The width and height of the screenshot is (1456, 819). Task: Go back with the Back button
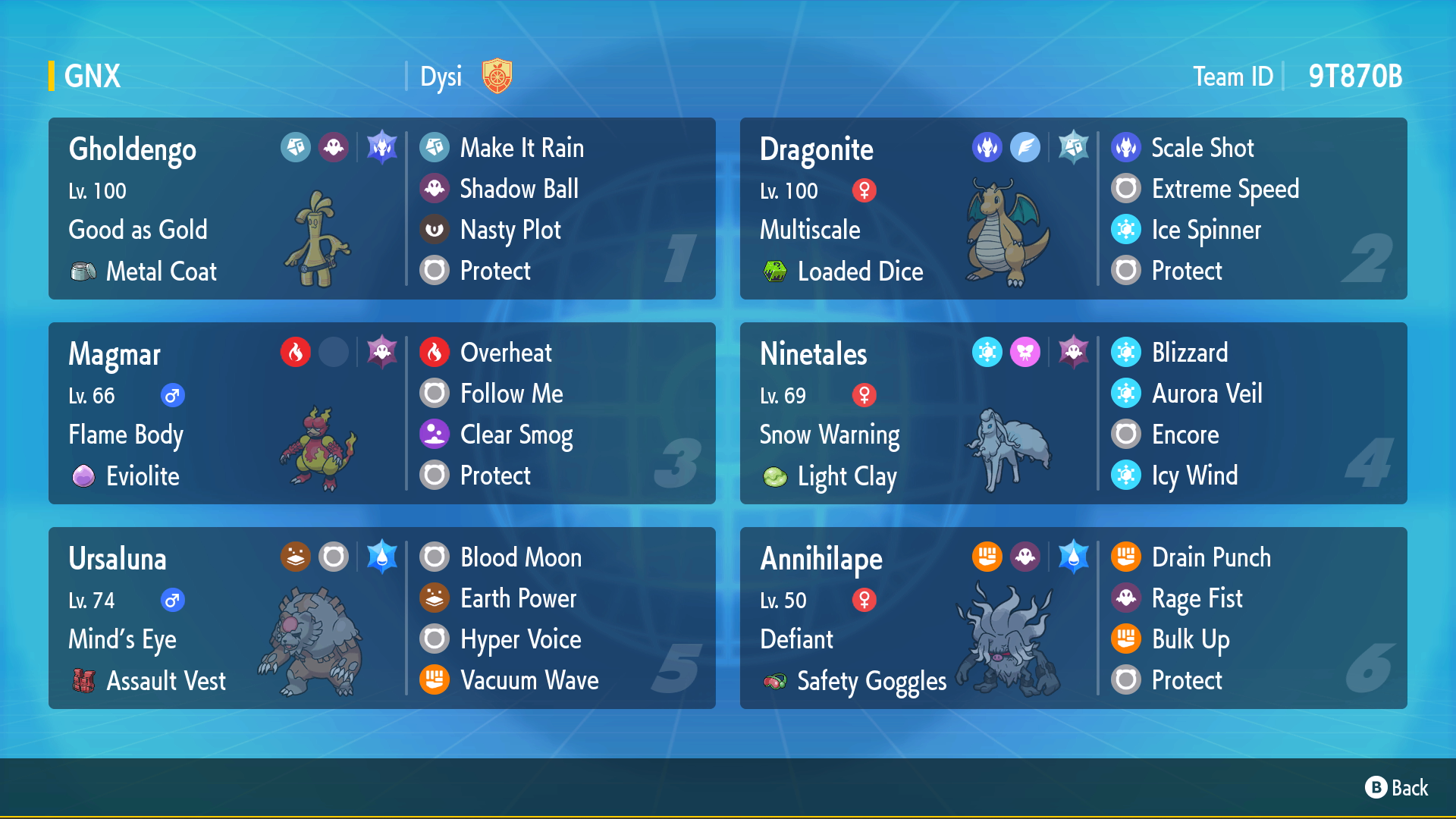click(x=1396, y=788)
